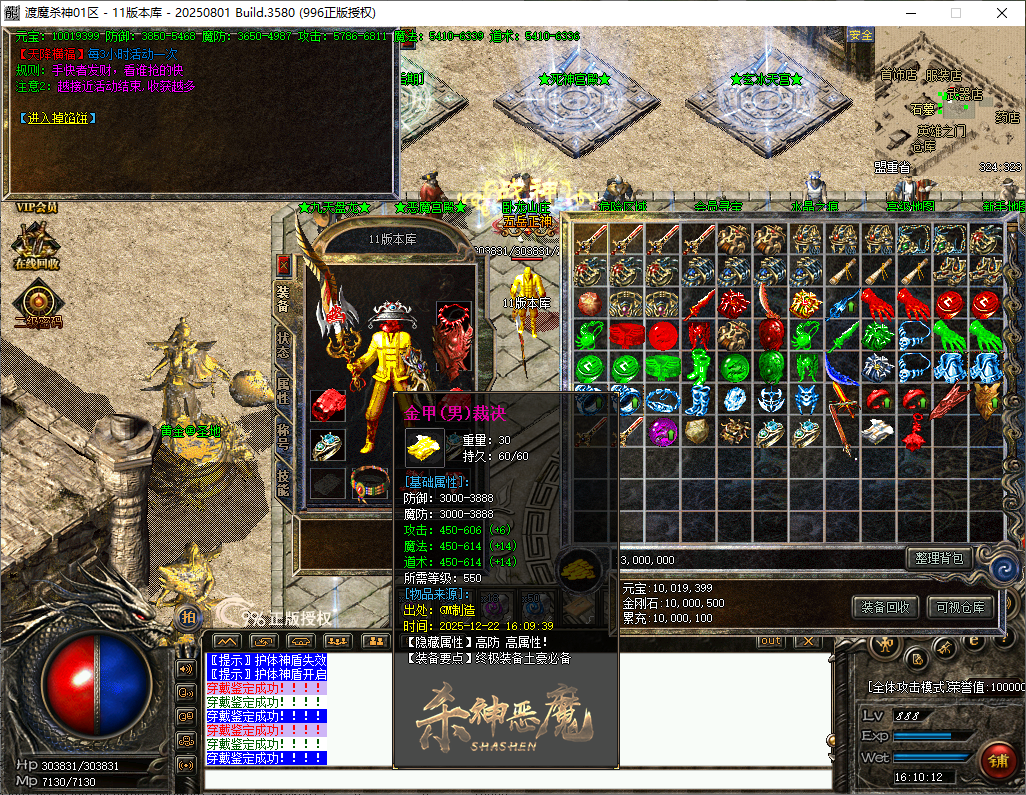Show the 称号 titles tab
Viewport: 1026px width, 795px height.
point(284,438)
